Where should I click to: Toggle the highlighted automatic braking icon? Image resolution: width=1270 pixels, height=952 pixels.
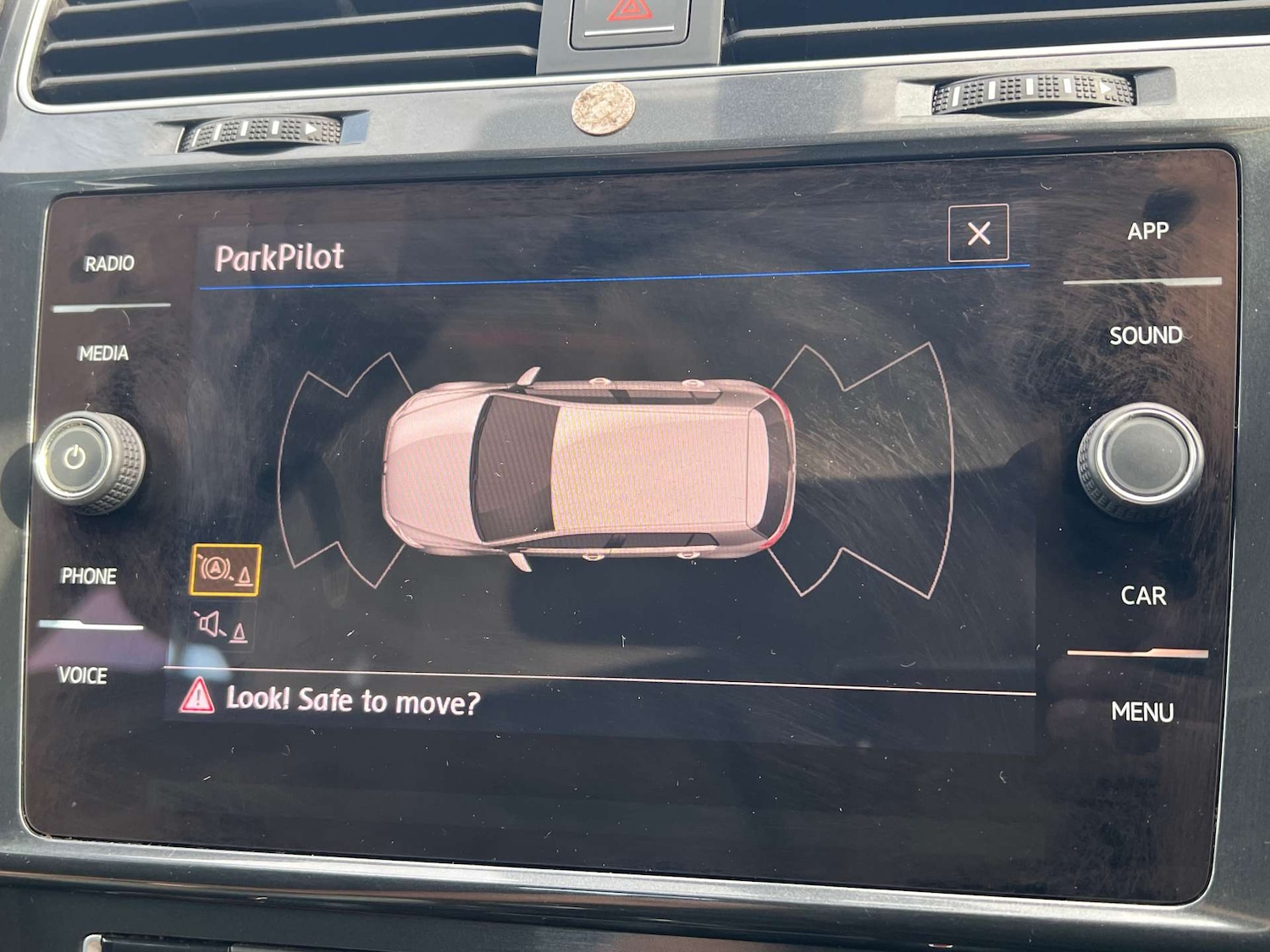(x=225, y=570)
